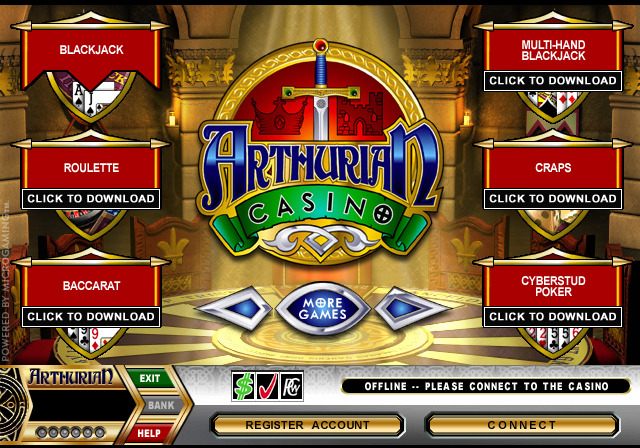Click to download Roulette

point(91,198)
